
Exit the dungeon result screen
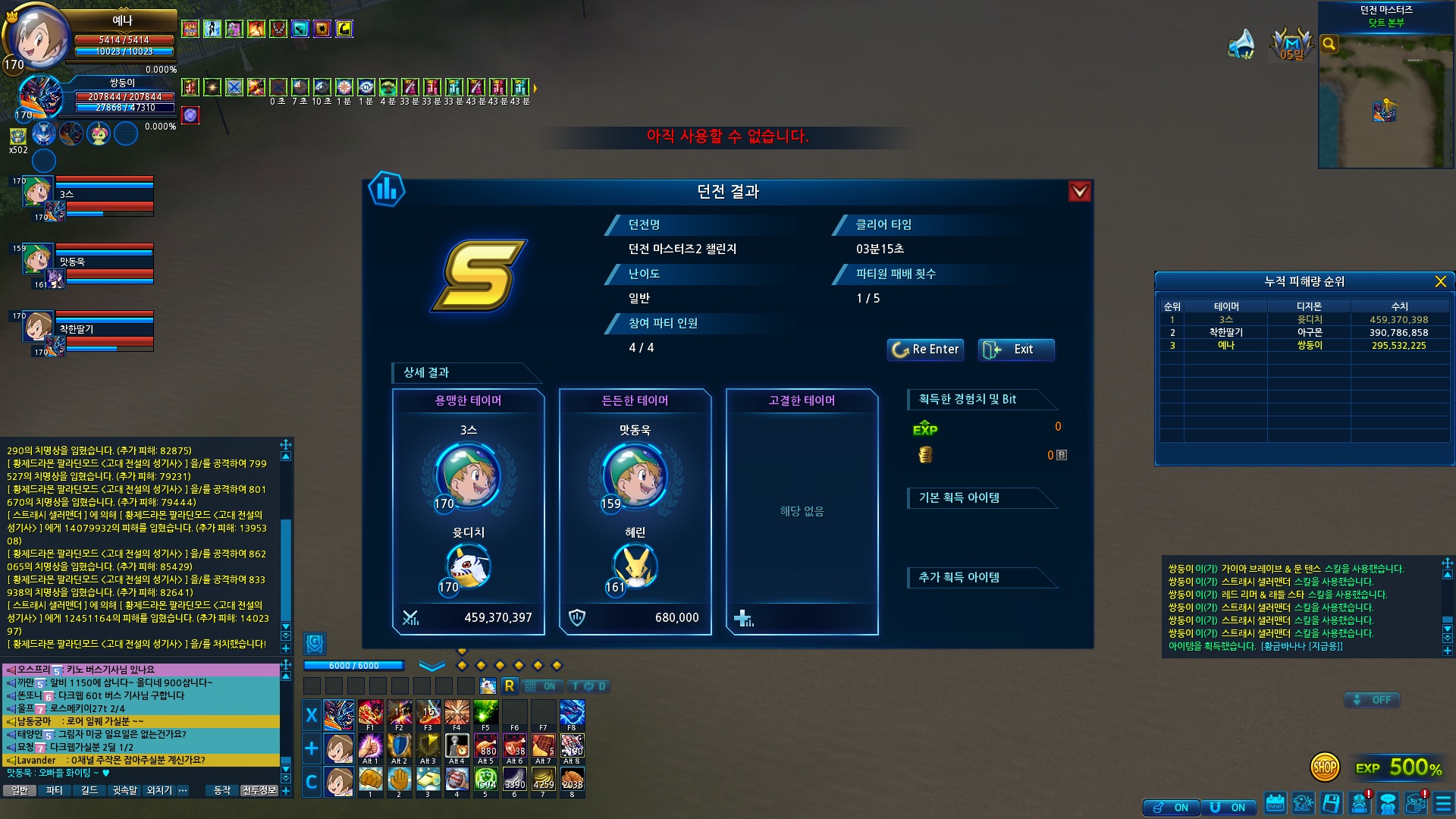tap(1015, 350)
